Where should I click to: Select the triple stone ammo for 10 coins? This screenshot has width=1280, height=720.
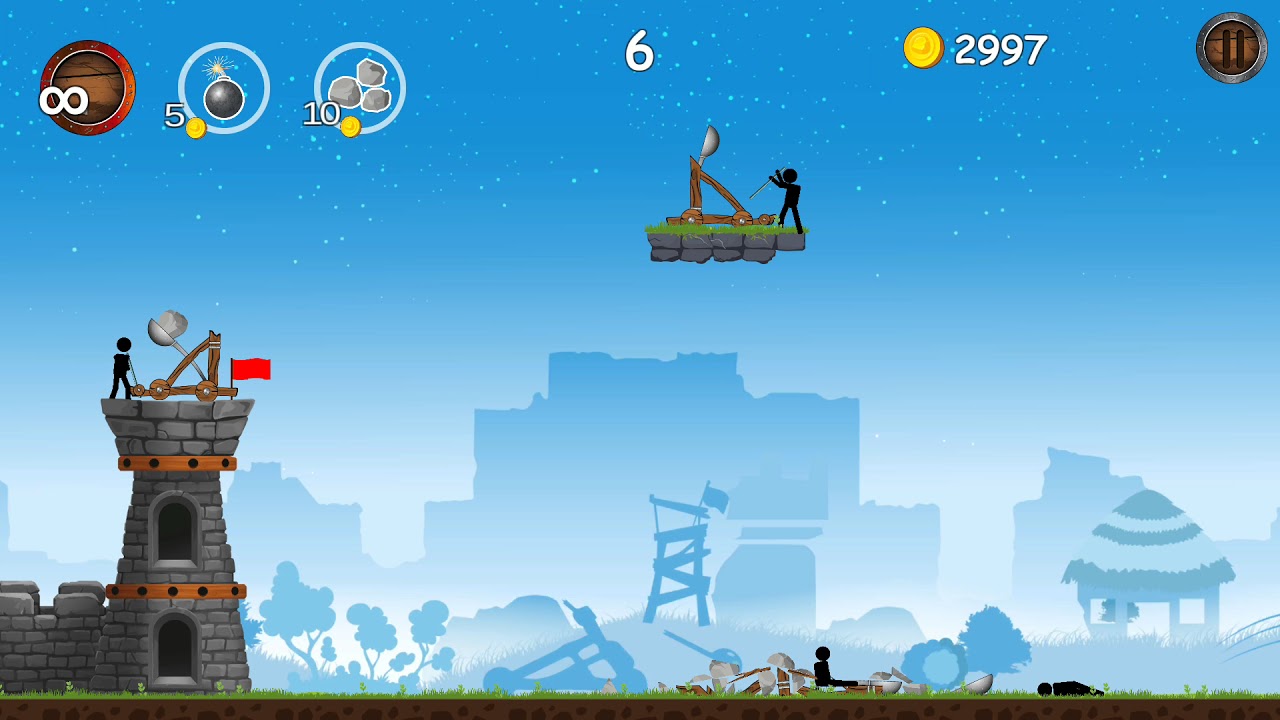point(359,88)
